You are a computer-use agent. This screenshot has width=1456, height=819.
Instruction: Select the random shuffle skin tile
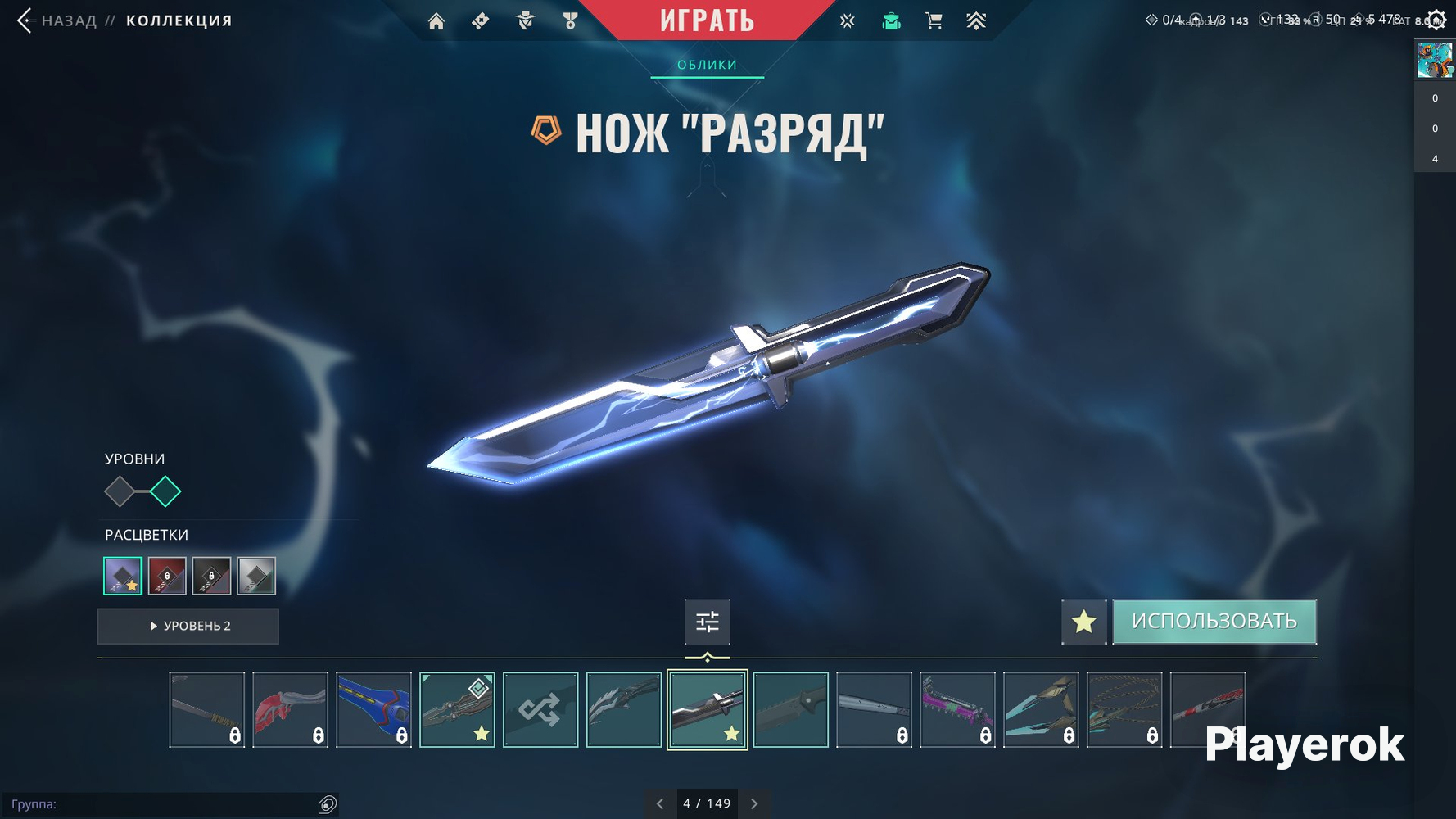click(x=540, y=710)
